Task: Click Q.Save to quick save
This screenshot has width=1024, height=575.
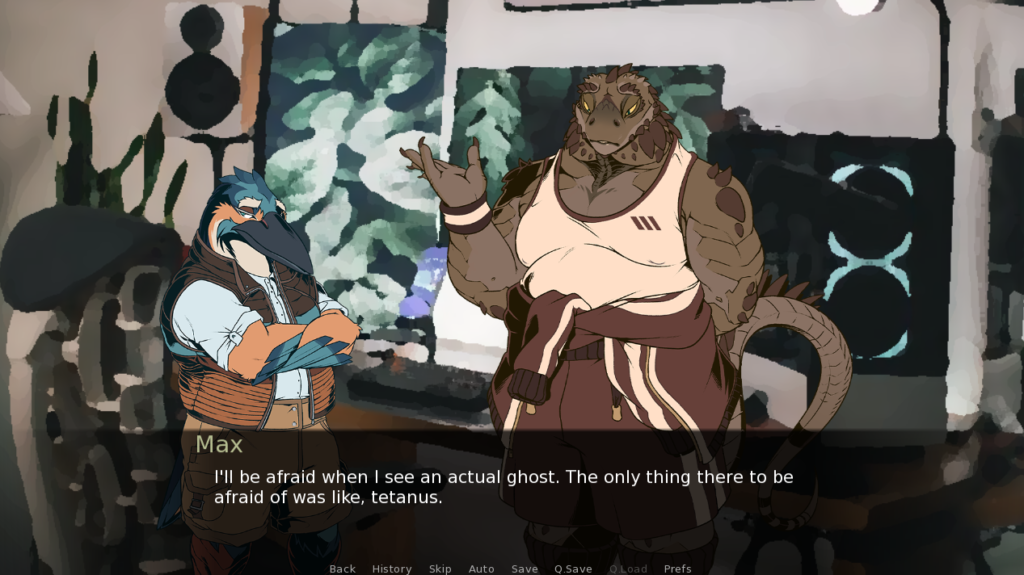Action: pyautogui.click(x=573, y=569)
